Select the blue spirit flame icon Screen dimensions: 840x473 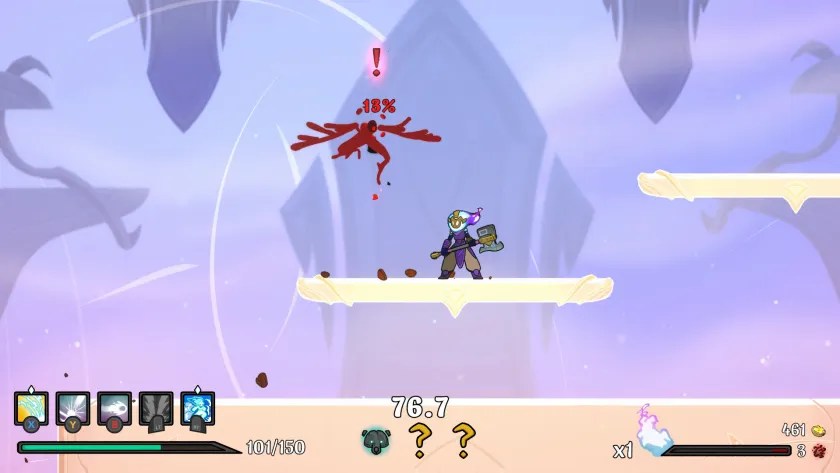pos(654,435)
